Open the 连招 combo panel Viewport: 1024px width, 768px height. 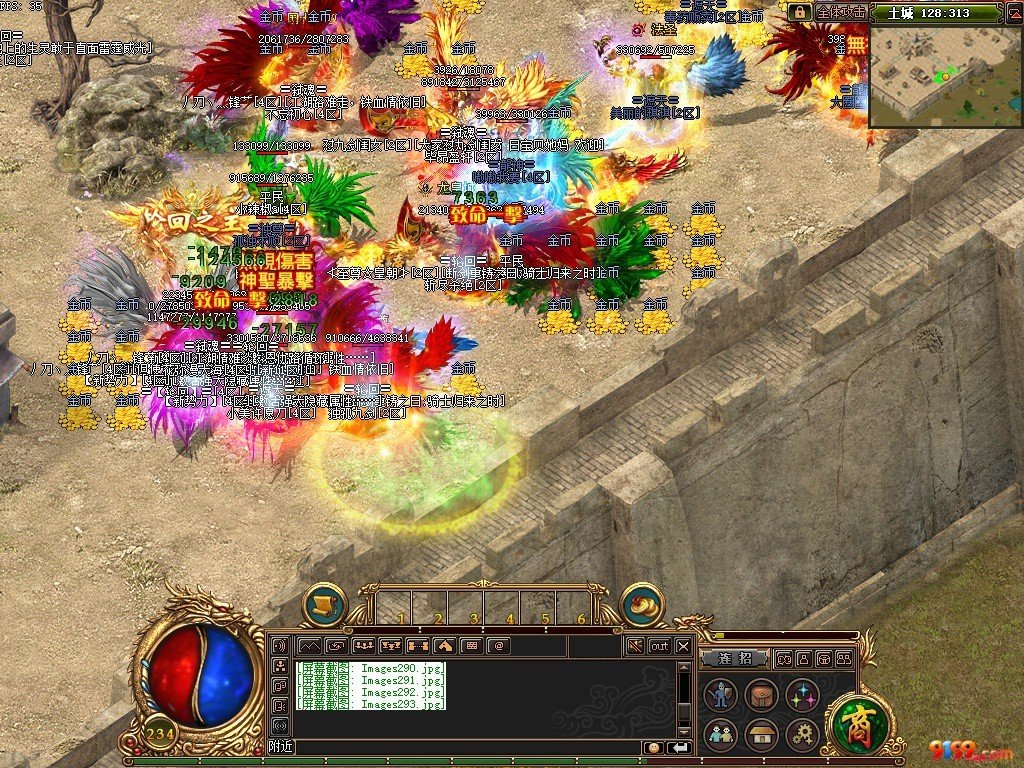[x=733, y=659]
